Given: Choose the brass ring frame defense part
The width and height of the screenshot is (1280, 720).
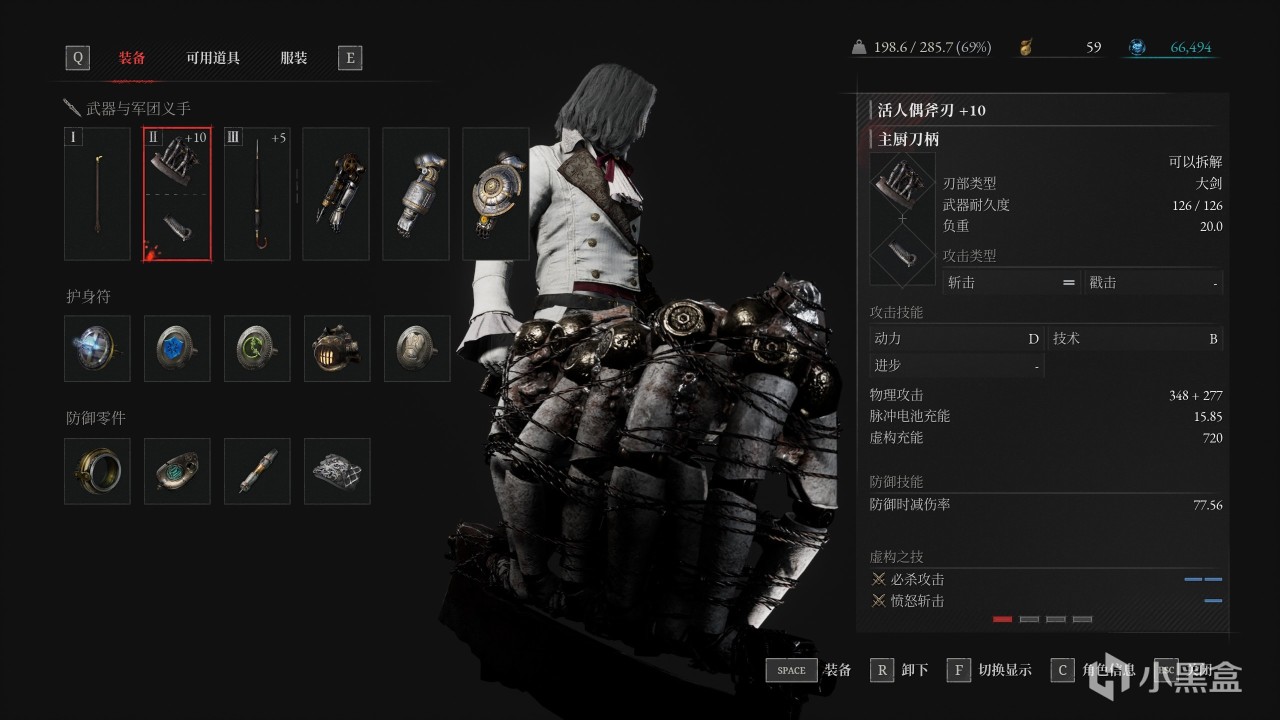Looking at the screenshot, I should (97, 471).
